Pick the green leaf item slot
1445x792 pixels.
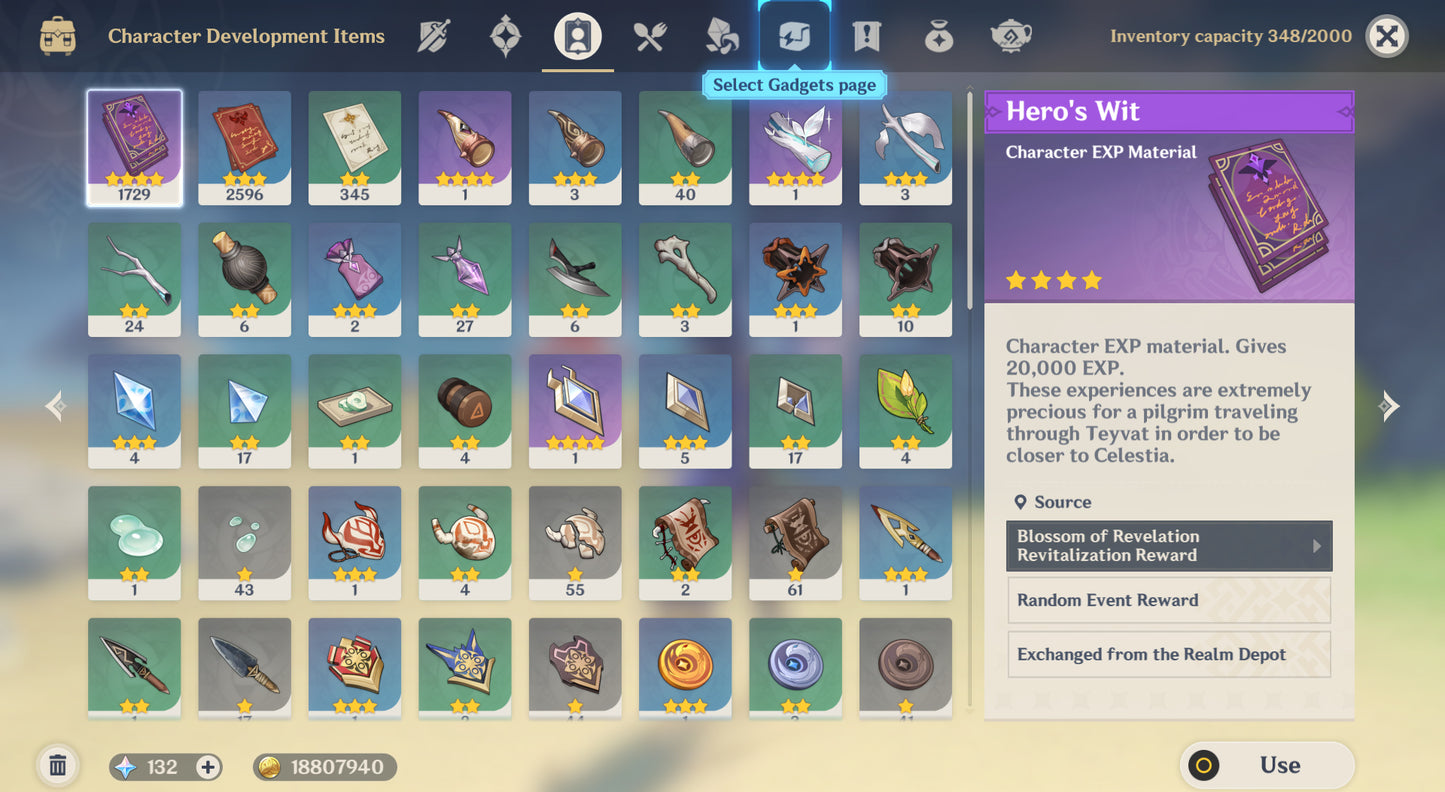905,410
